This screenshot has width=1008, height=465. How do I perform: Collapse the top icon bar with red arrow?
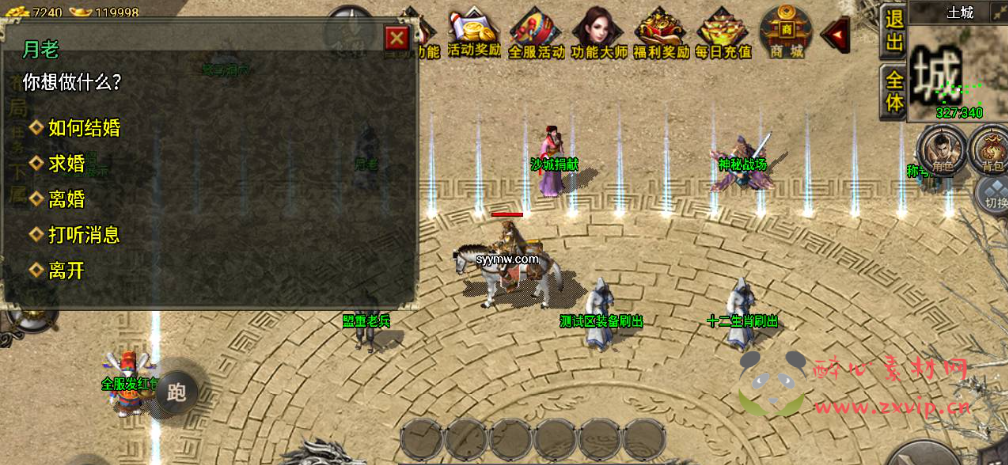(x=834, y=32)
